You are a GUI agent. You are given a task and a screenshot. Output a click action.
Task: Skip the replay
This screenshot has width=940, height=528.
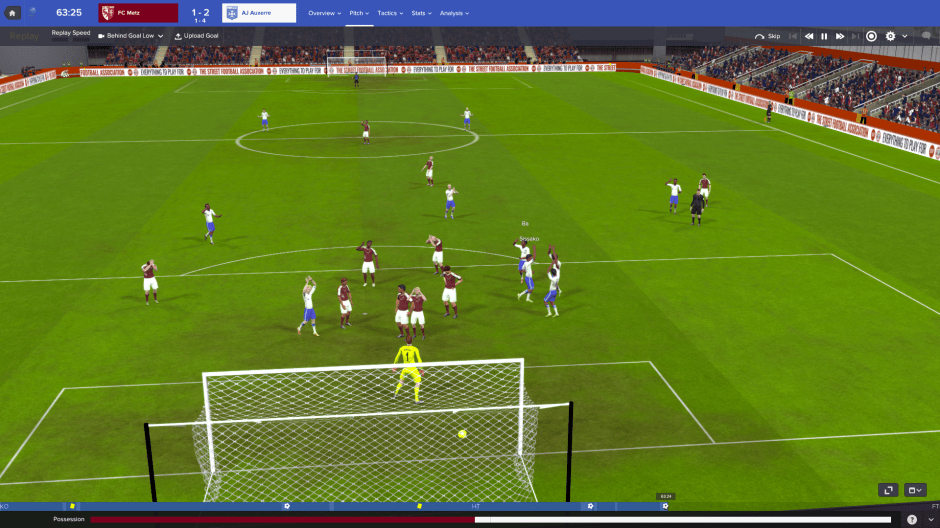768,36
